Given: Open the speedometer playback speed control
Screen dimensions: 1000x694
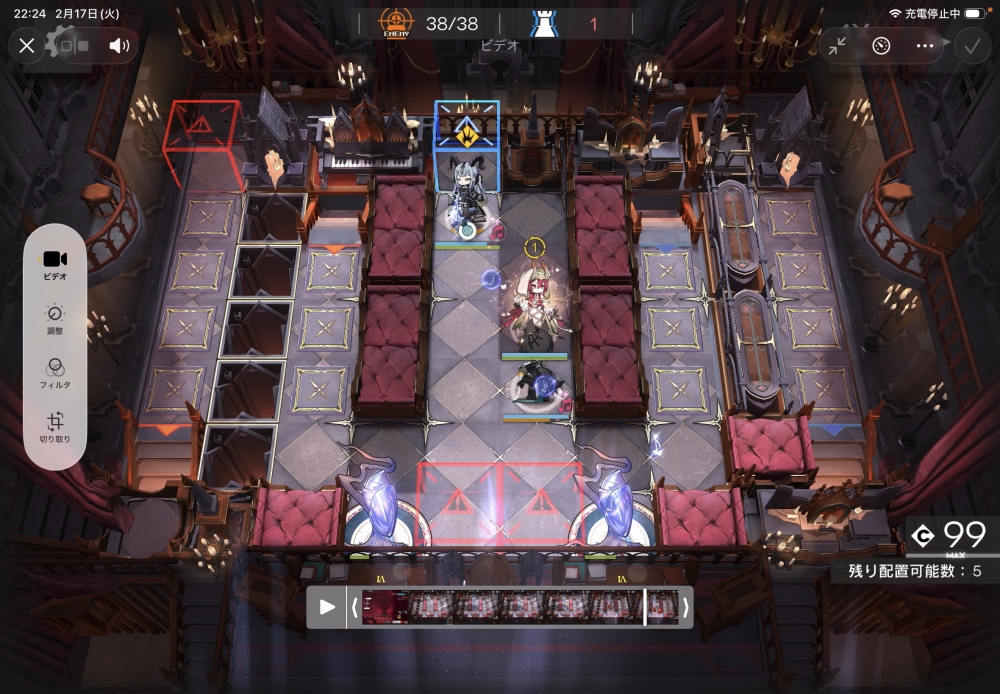Looking at the screenshot, I should [880, 45].
